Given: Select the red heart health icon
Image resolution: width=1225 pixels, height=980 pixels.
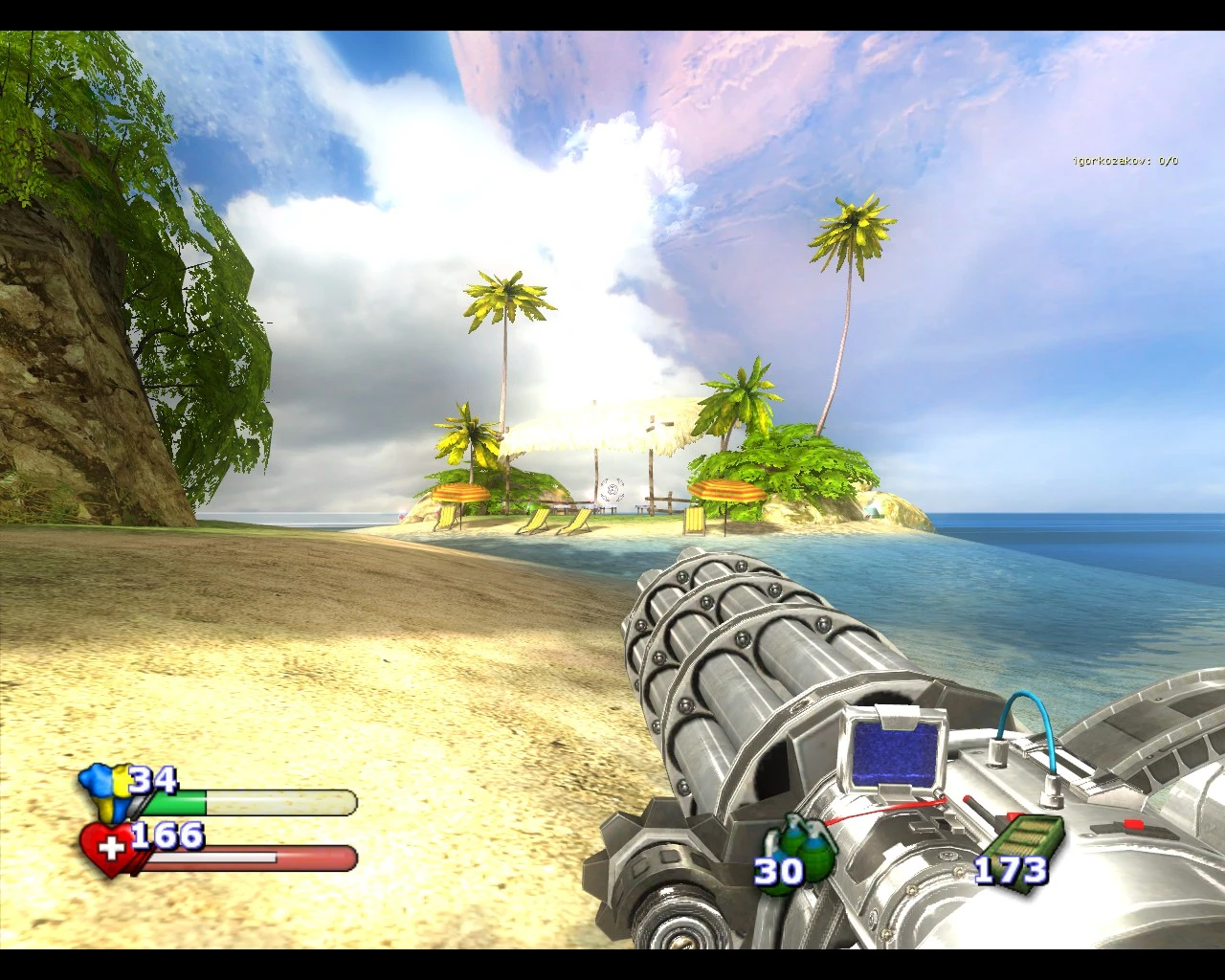Looking at the screenshot, I should coord(108,848).
